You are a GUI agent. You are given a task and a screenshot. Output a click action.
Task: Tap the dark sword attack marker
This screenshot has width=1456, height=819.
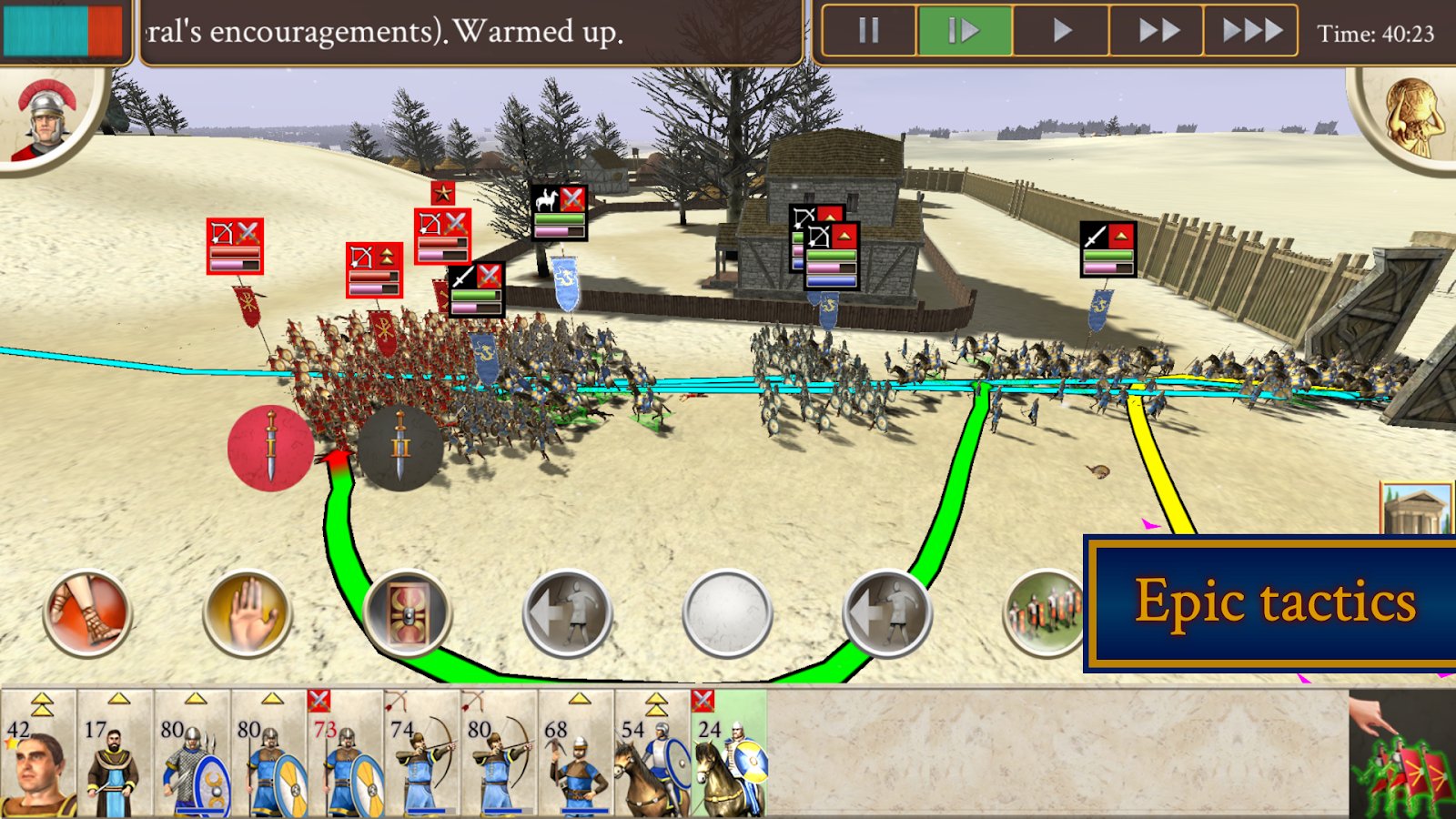(x=400, y=448)
